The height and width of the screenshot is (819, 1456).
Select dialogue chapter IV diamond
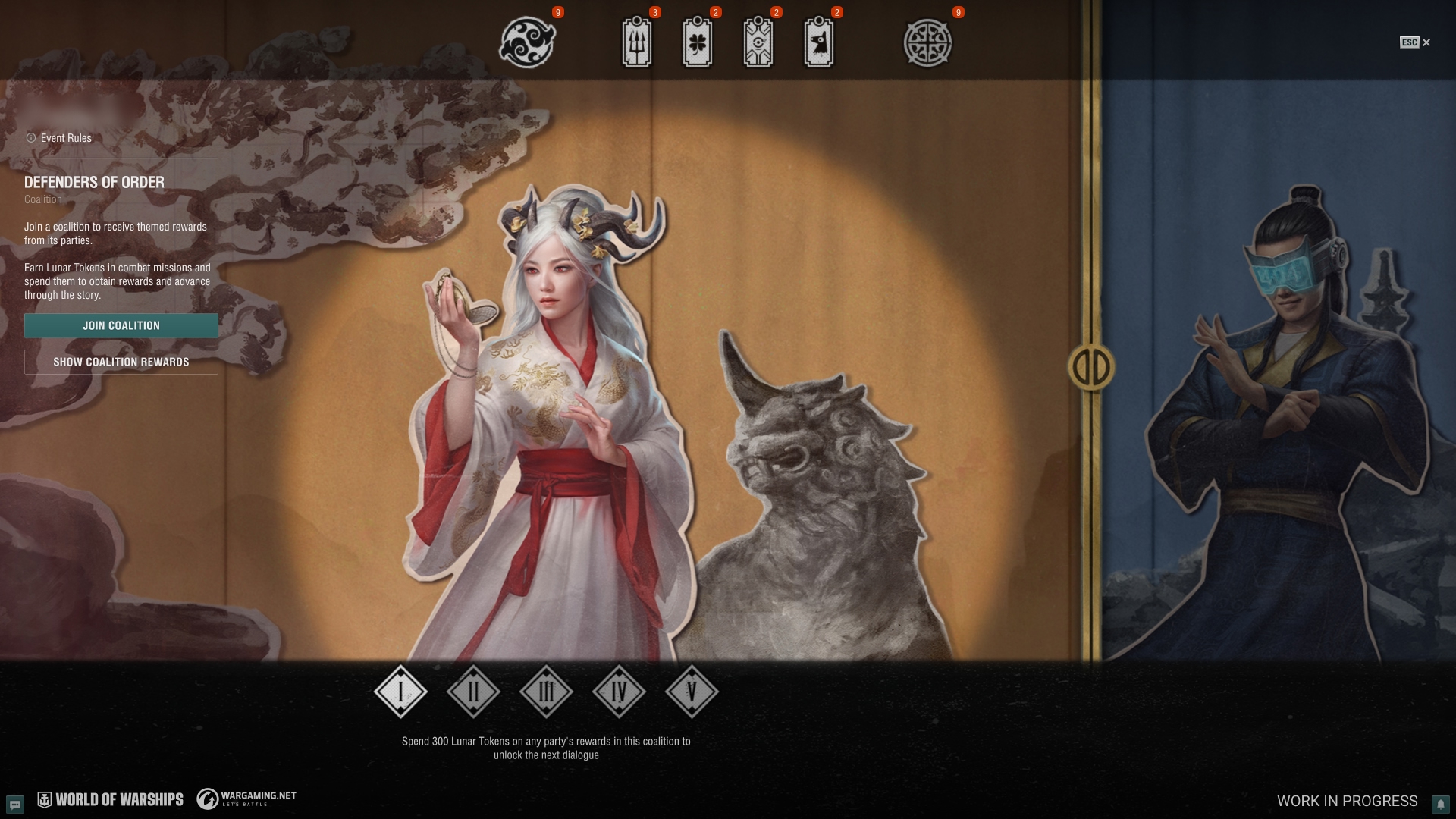[x=619, y=692]
